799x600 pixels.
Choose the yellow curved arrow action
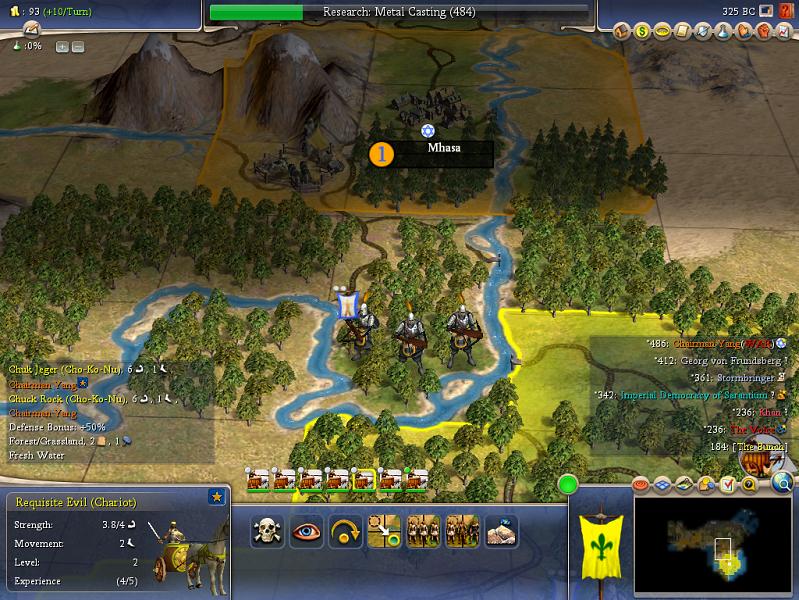tap(345, 530)
